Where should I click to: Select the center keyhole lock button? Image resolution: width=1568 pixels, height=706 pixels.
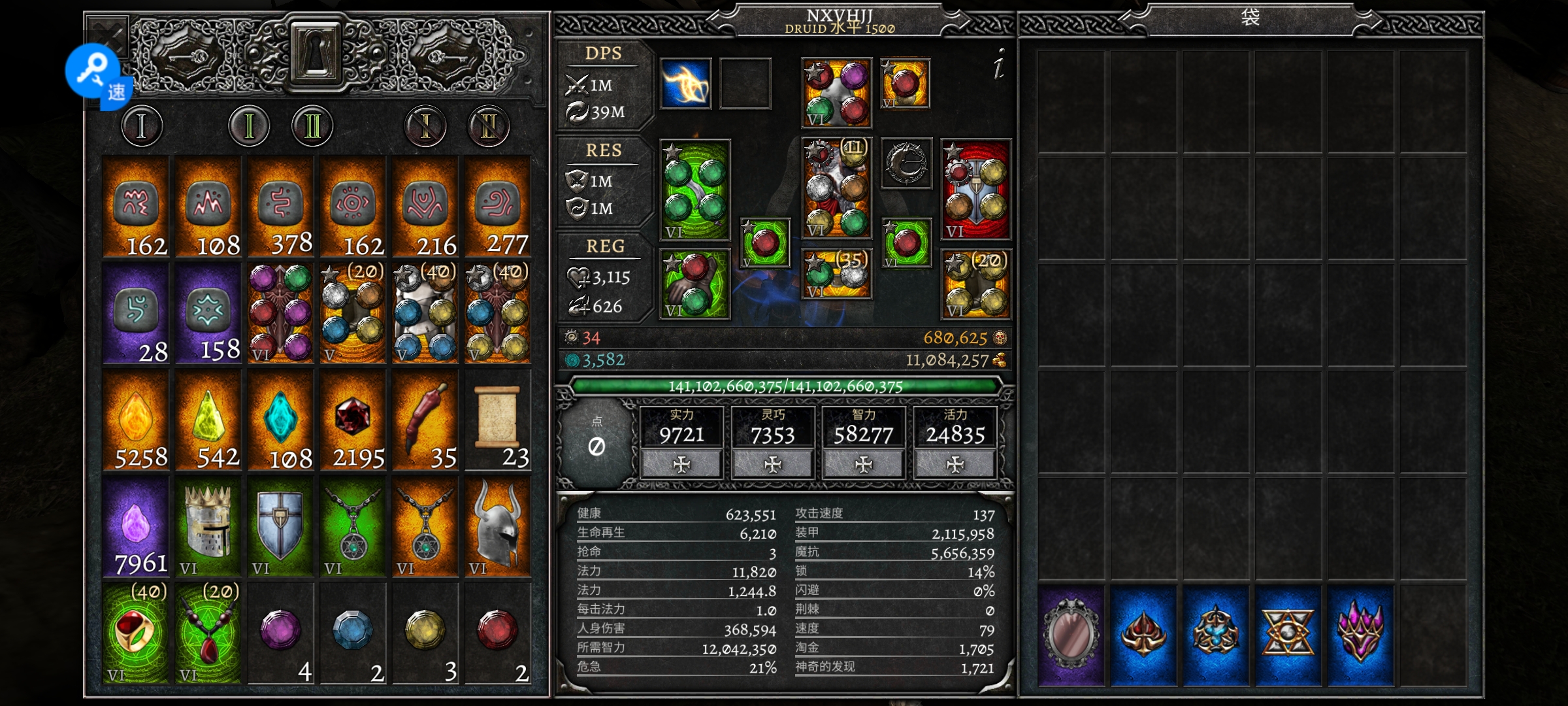315,52
